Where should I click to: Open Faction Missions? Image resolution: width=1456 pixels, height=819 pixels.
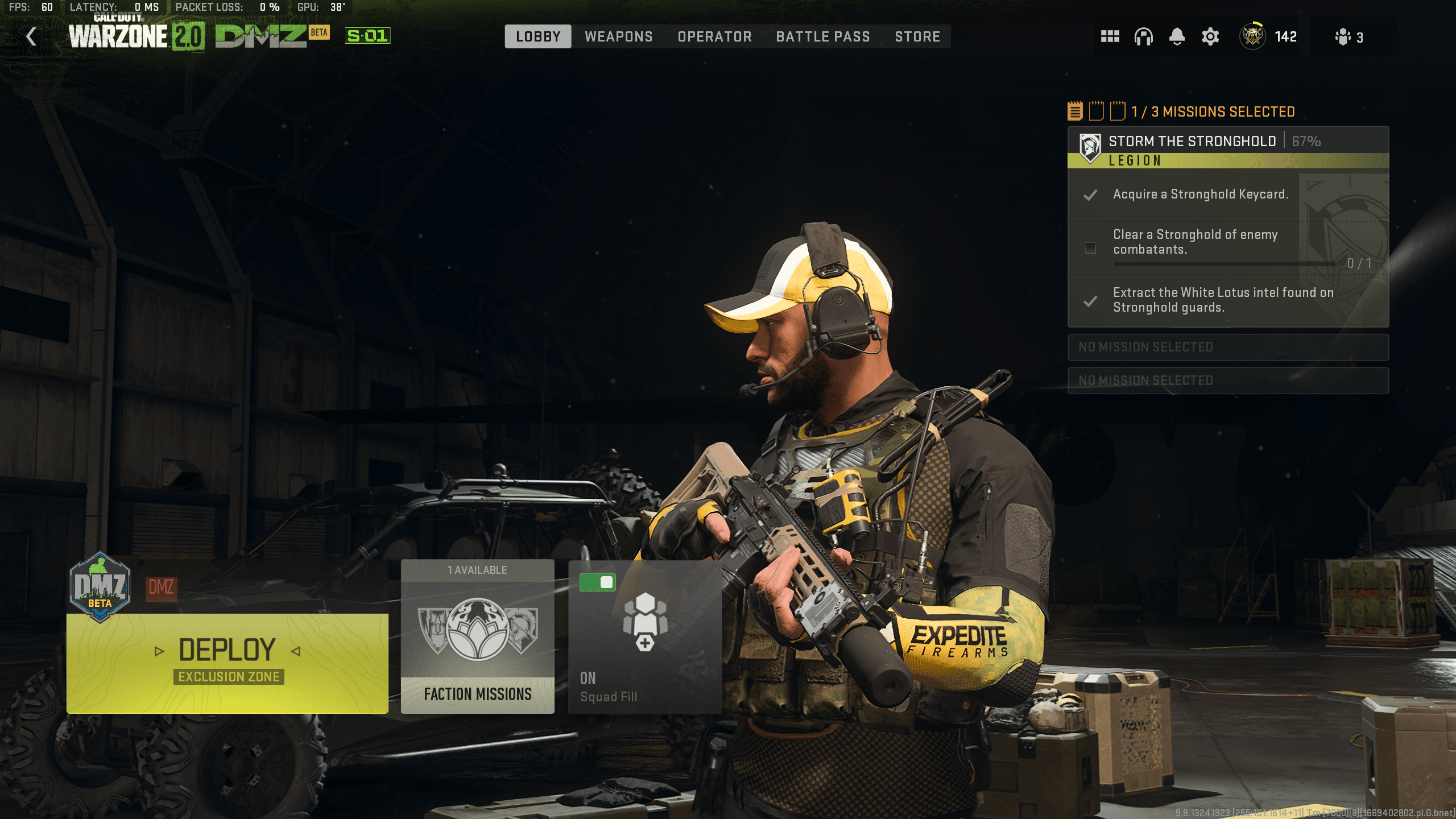[x=477, y=694]
